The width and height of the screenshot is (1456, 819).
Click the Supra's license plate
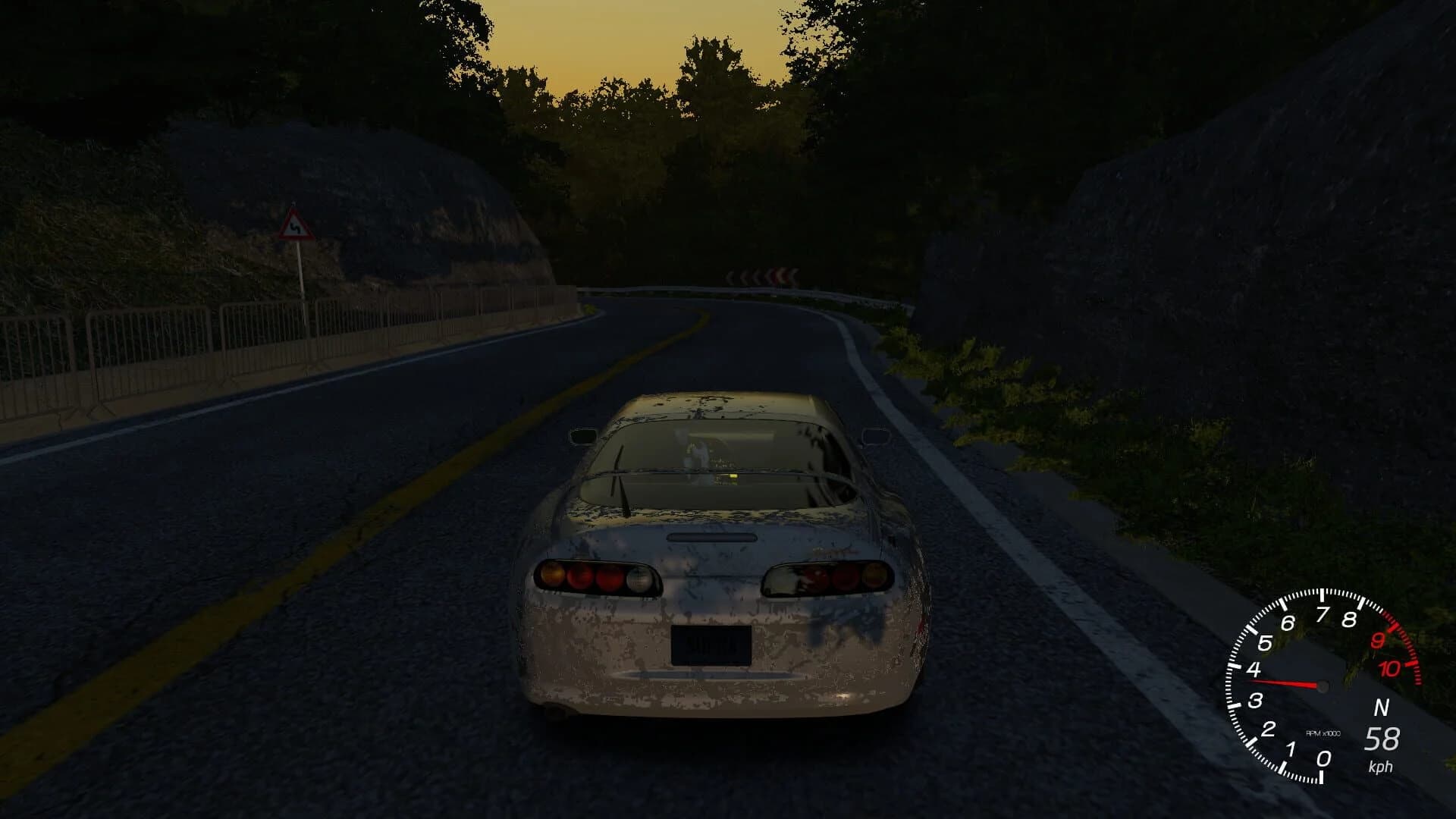coord(711,645)
